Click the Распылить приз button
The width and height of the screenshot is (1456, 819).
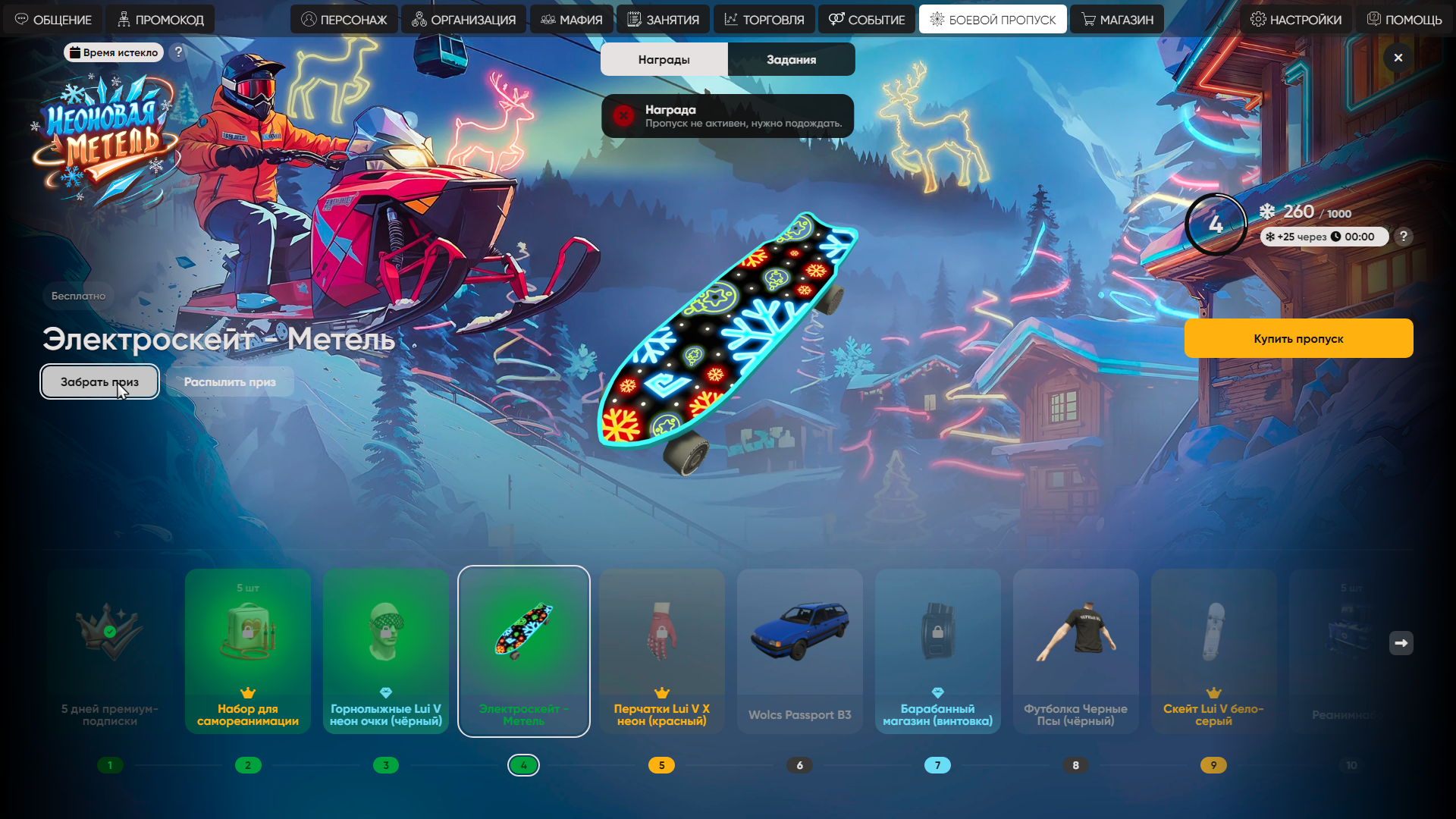(230, 381)
